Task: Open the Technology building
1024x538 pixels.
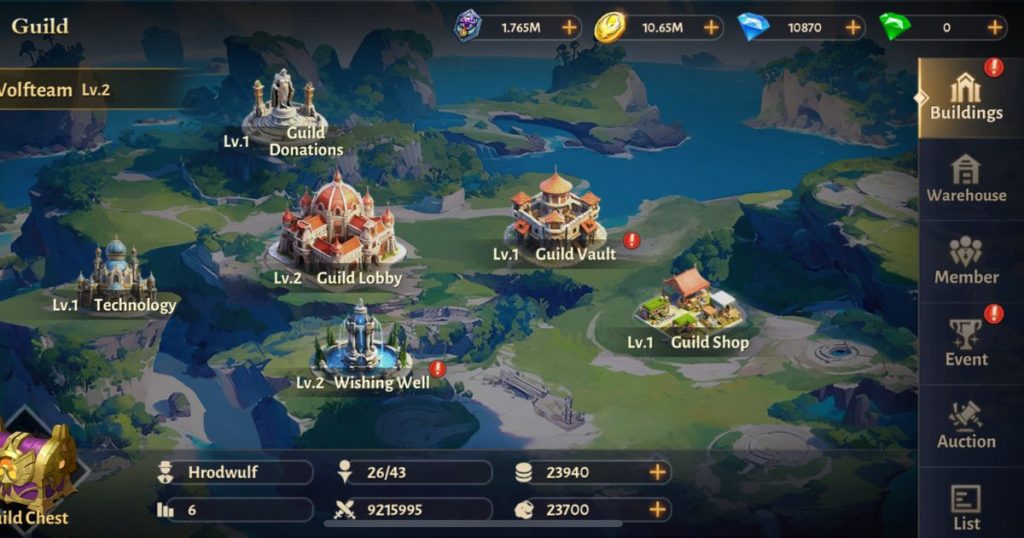Action: coord(116,272)
